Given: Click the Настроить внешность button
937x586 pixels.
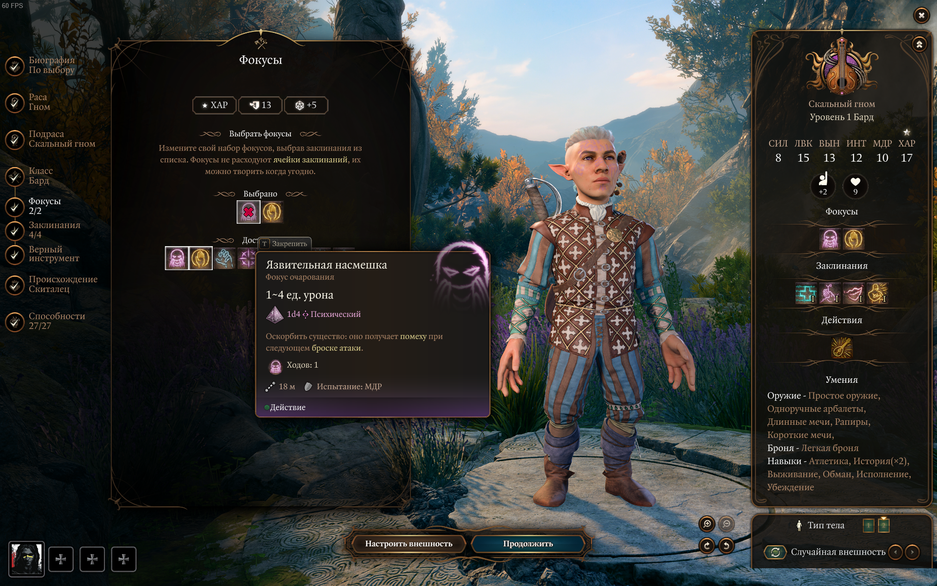Looking at the screenshot, I should pyautogui.click(x=408, y=544).
